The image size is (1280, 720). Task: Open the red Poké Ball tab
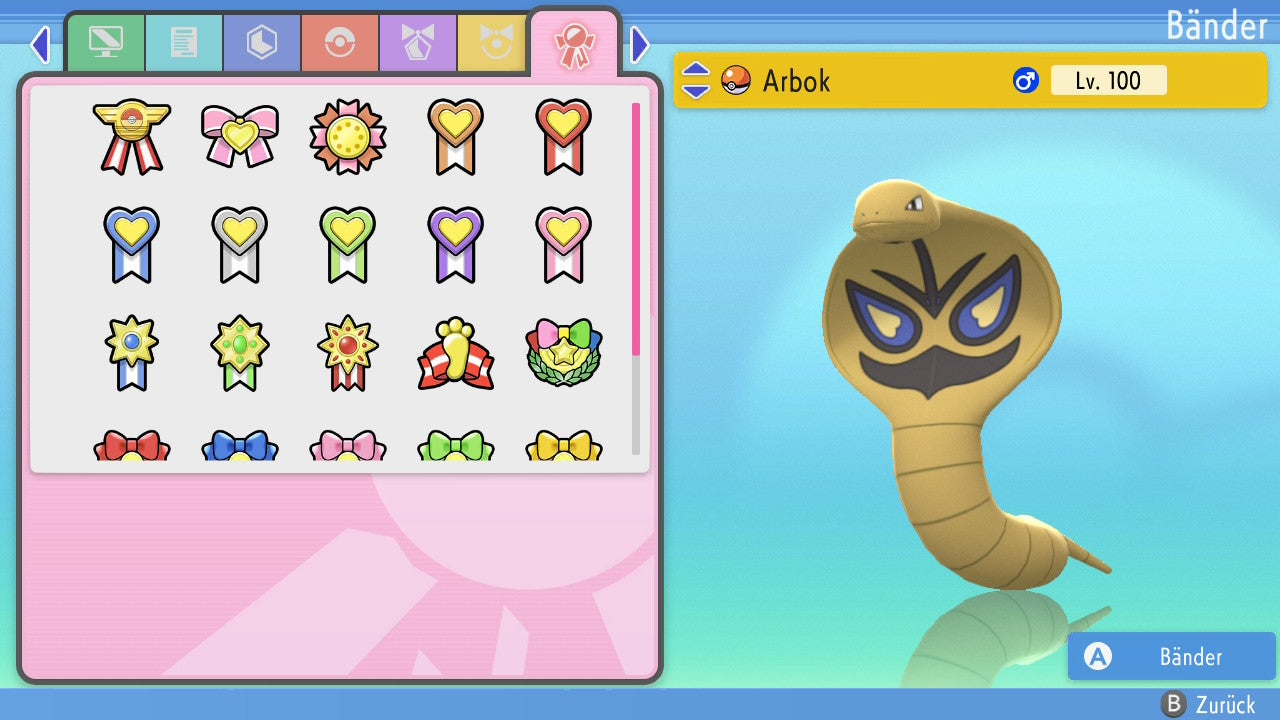[x=340, y=43]
